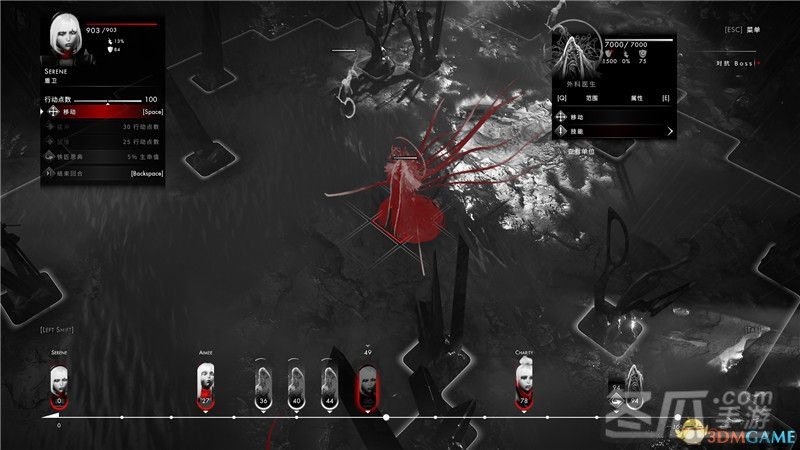Use the 5% 生命值 skill
Image resolution: width=800 pixels, height=450 pixels.
point(100,157)
